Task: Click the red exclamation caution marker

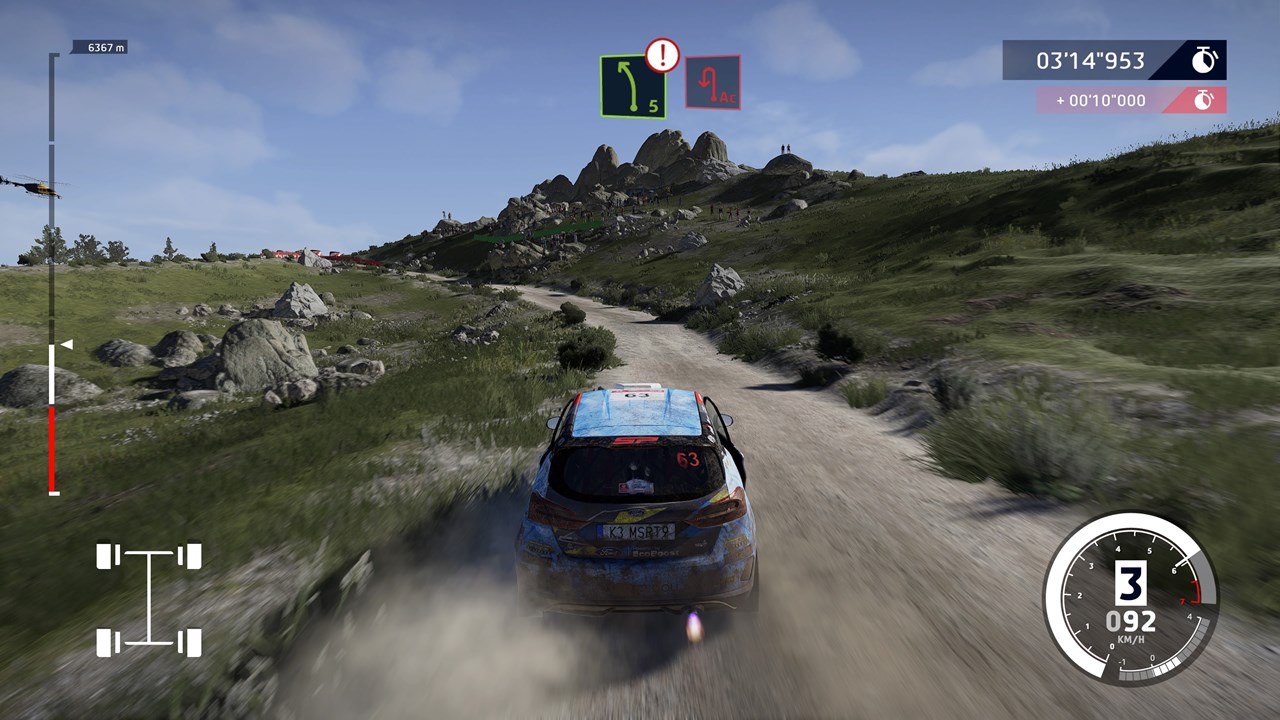Action: 662,55
